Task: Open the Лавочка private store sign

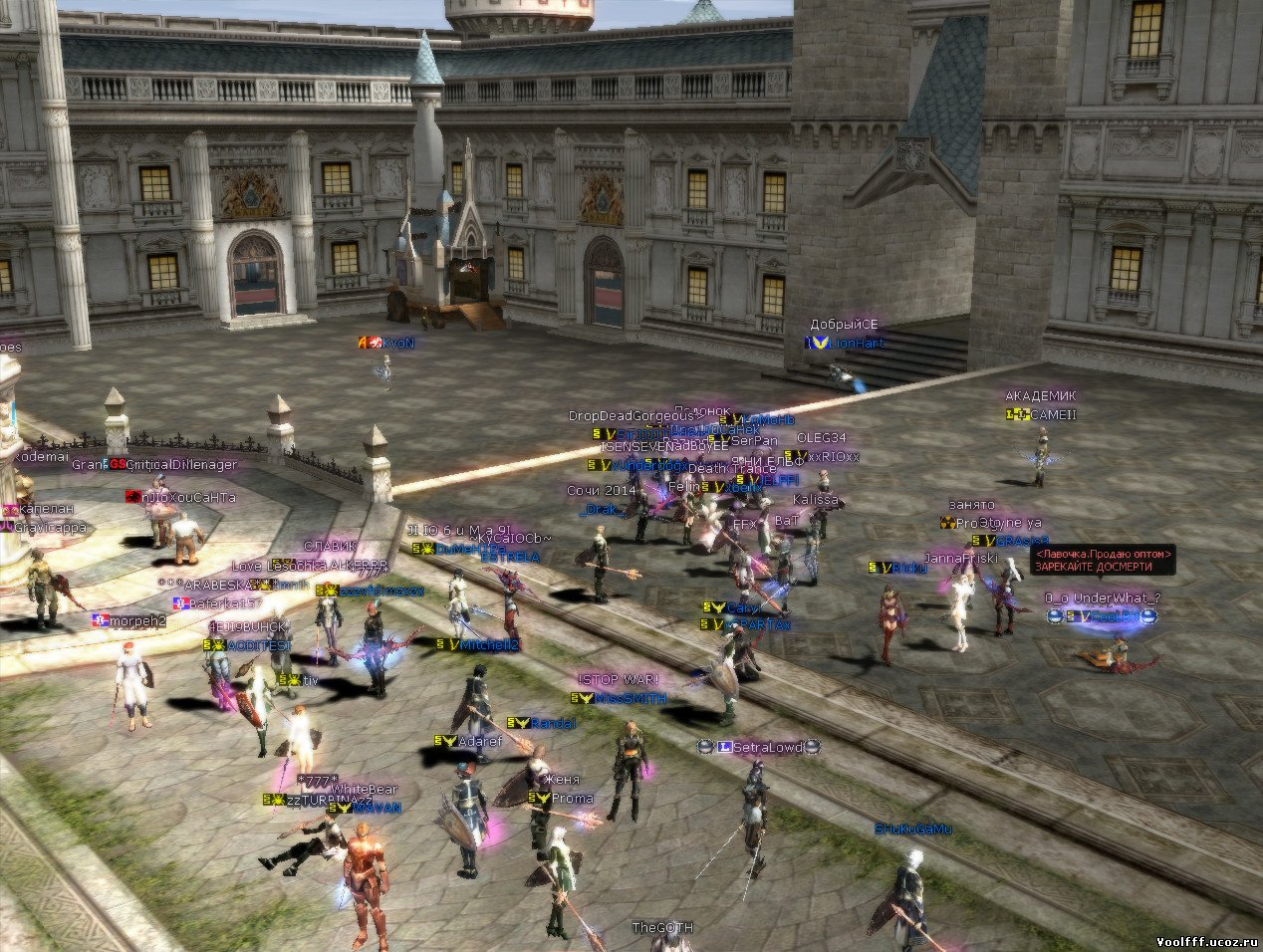Action: pos(1104,559)
